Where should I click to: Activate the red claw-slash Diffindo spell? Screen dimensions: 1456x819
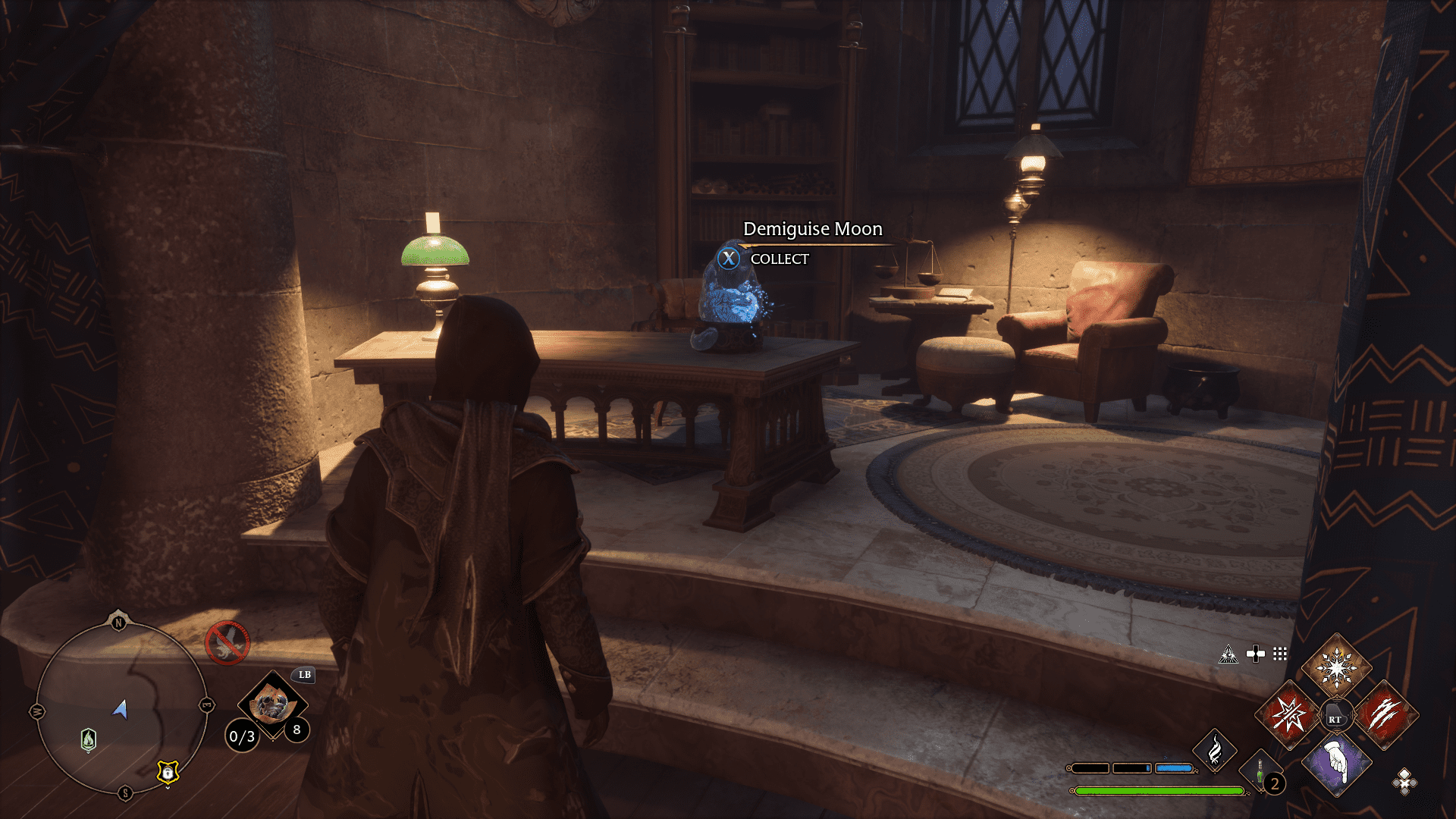[x=1384, y=714]
